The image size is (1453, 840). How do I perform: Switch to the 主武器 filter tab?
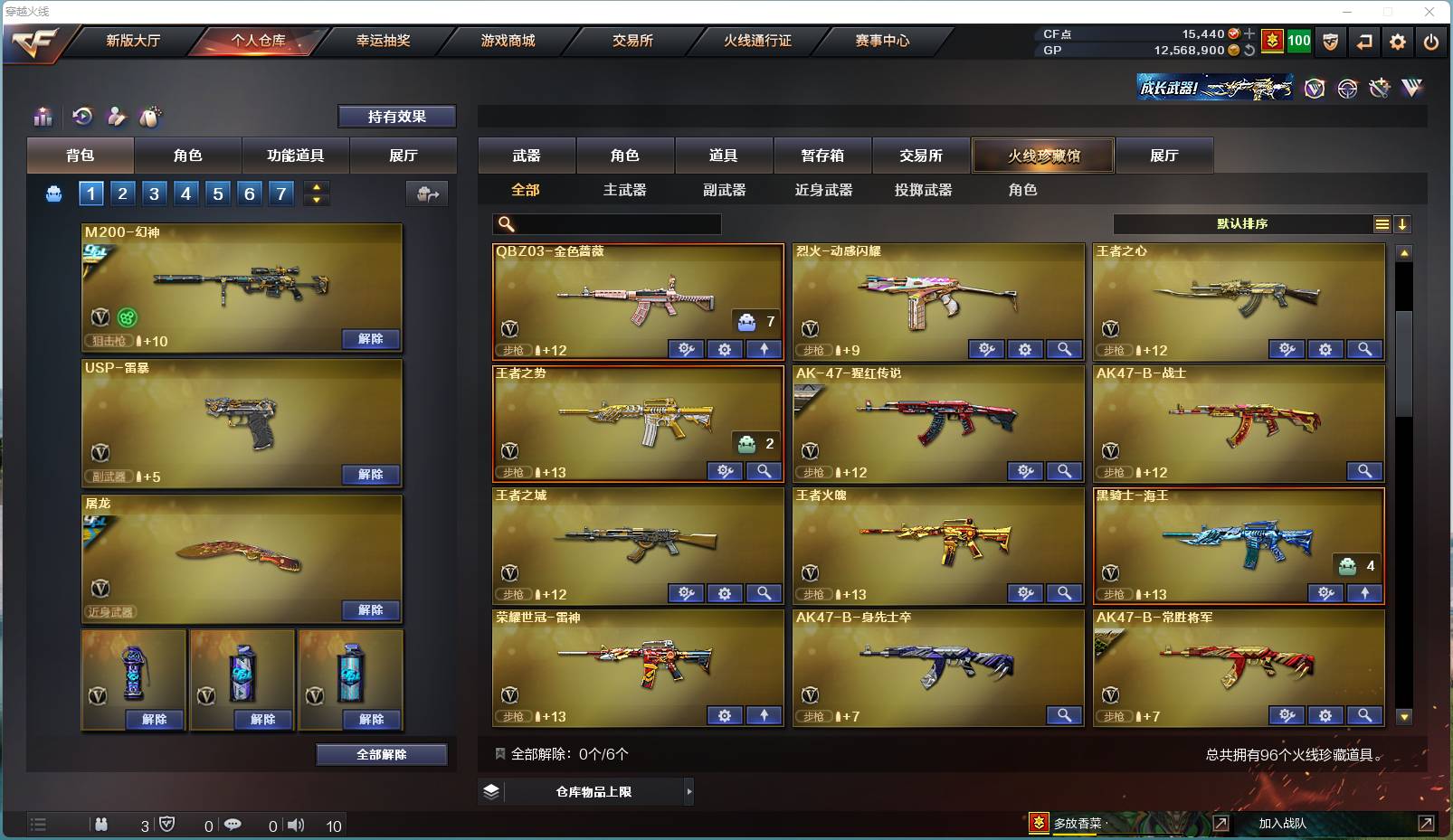(625, 190)
